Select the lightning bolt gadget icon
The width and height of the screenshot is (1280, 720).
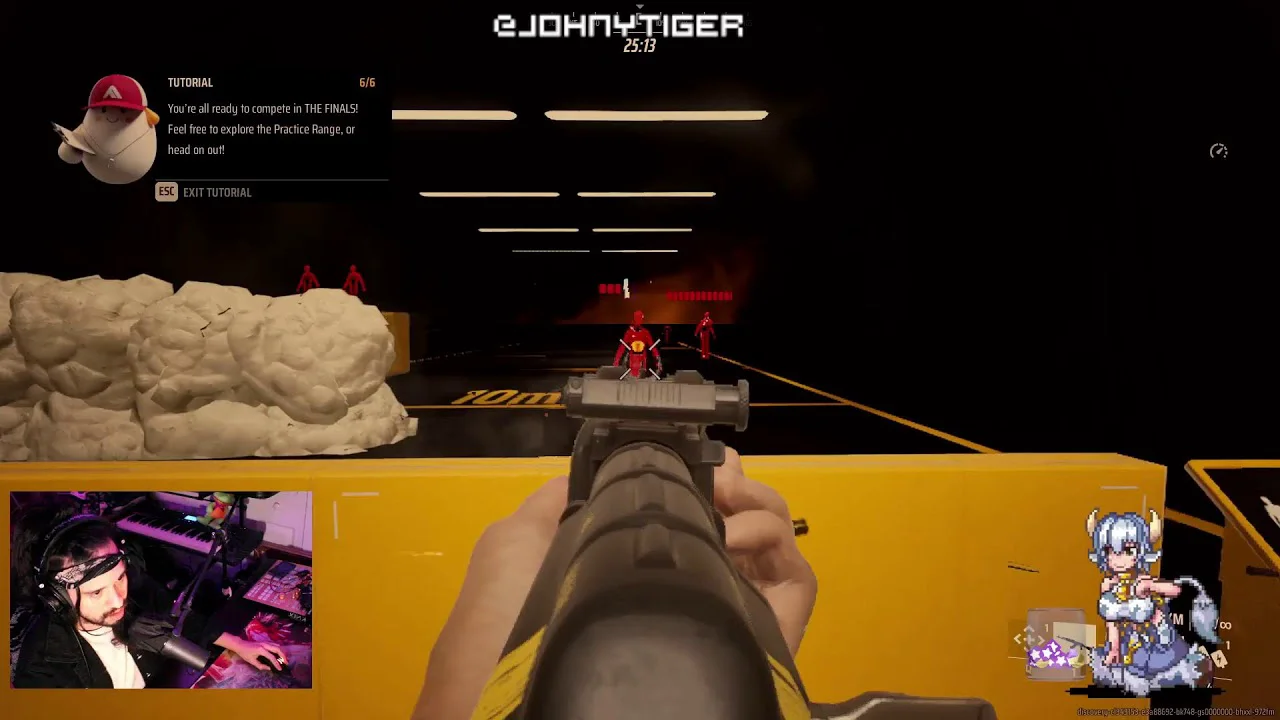[x=1219, y=658]
